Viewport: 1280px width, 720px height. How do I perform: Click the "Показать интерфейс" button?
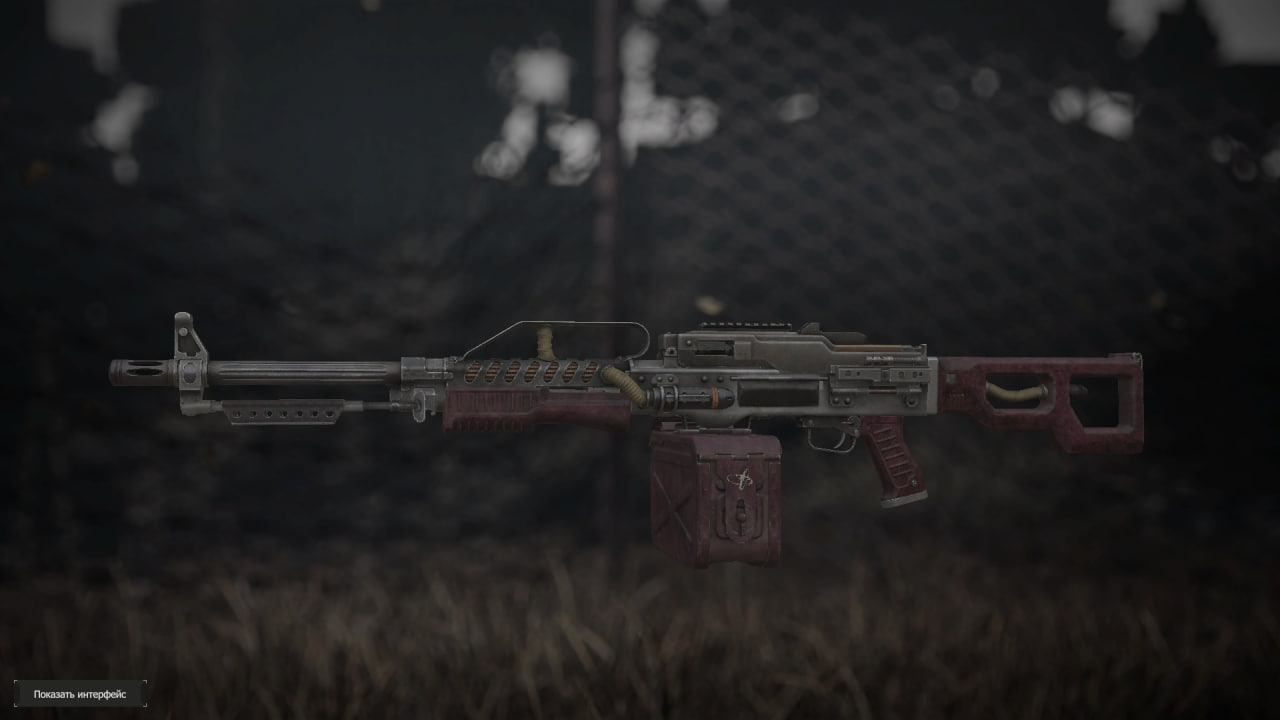80,694
